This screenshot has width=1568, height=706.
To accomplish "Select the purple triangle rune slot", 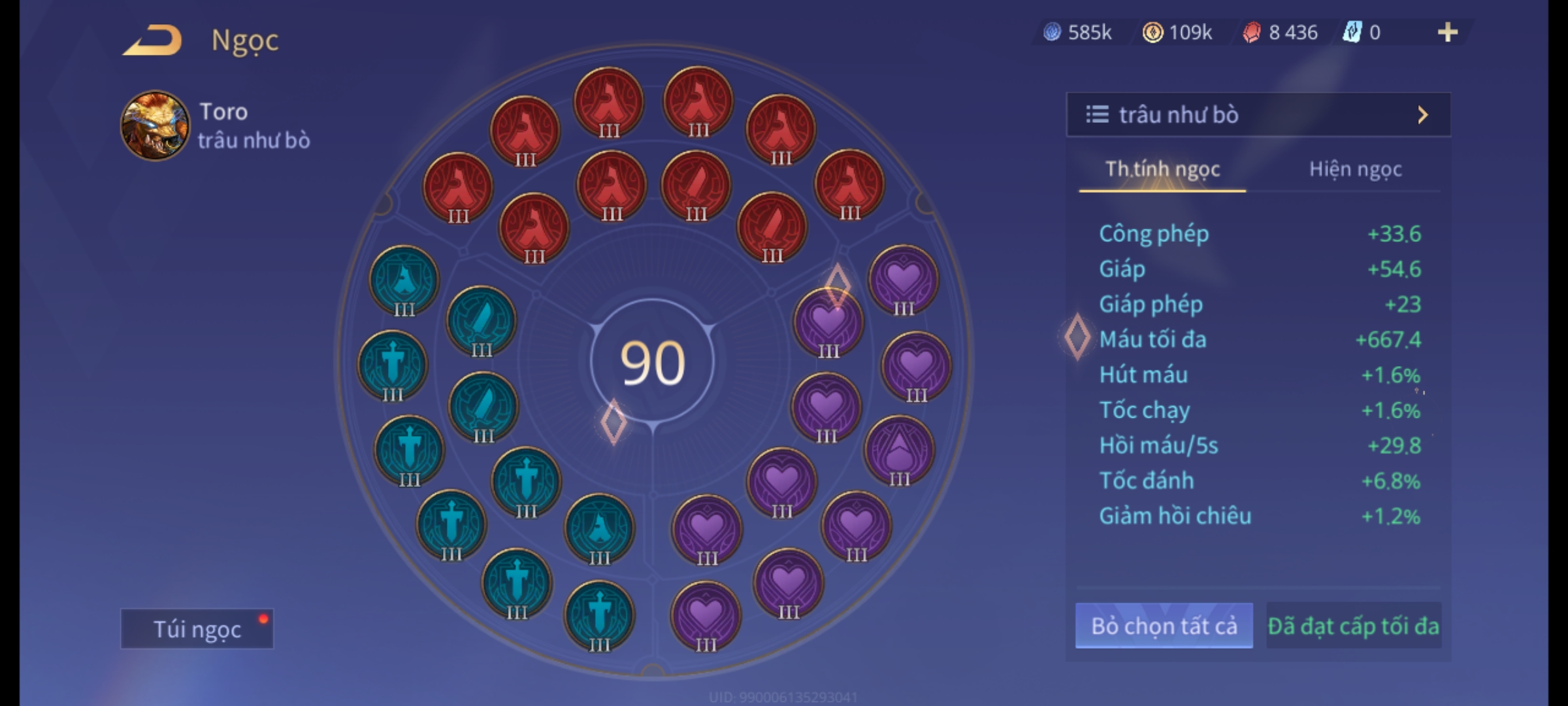I will (x=899, y=451).
